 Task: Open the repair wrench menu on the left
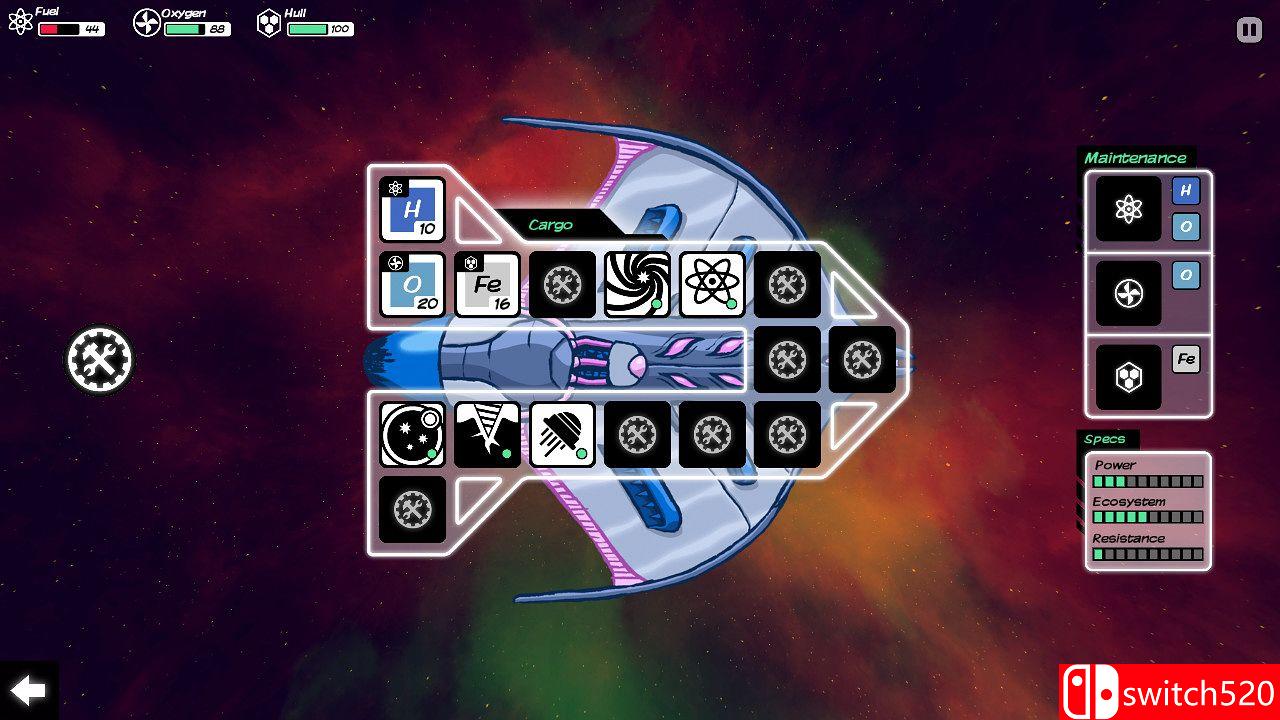point(98,360)
